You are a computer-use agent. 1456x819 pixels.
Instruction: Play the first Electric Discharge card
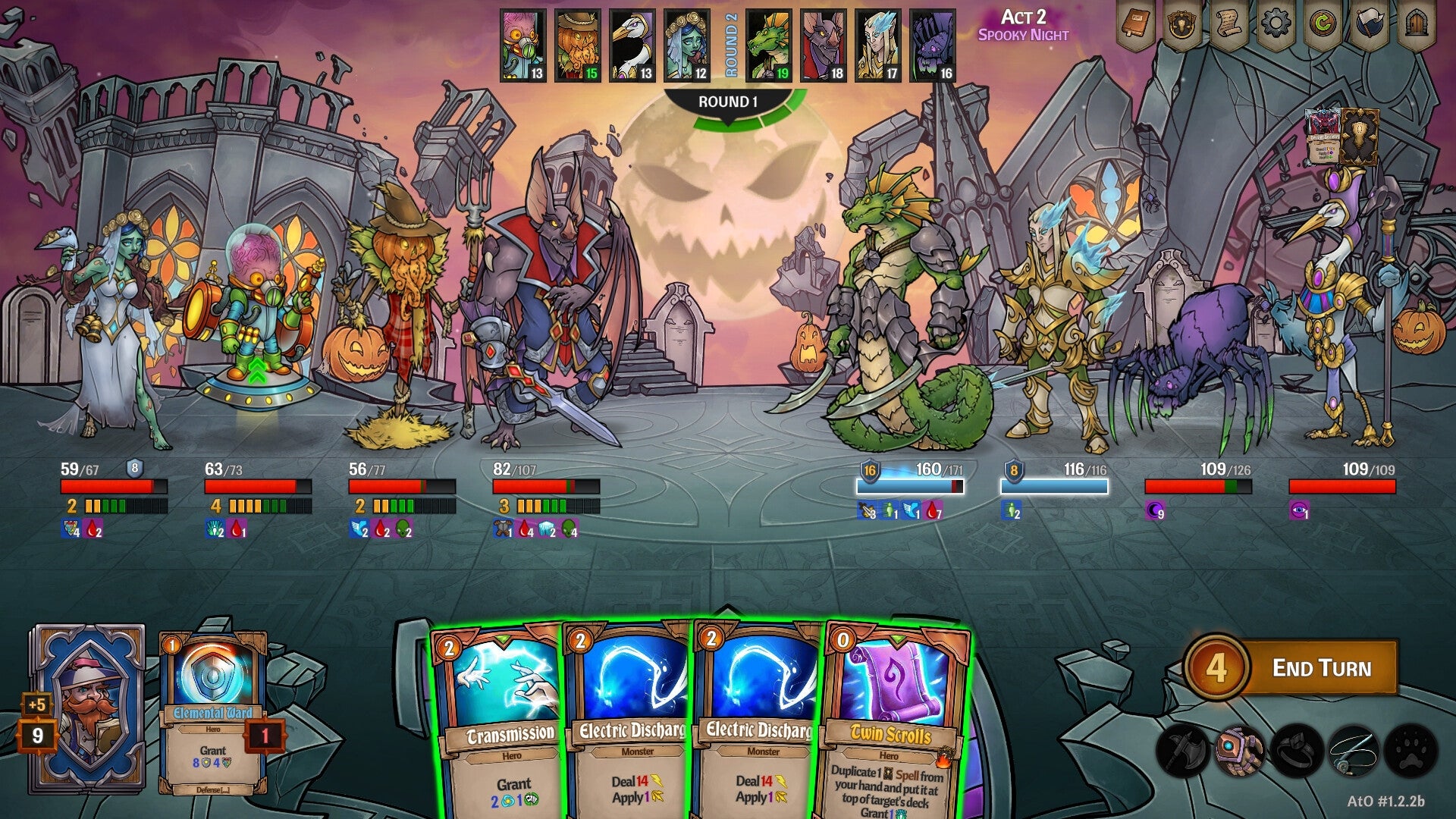click(x=629, y=713)
